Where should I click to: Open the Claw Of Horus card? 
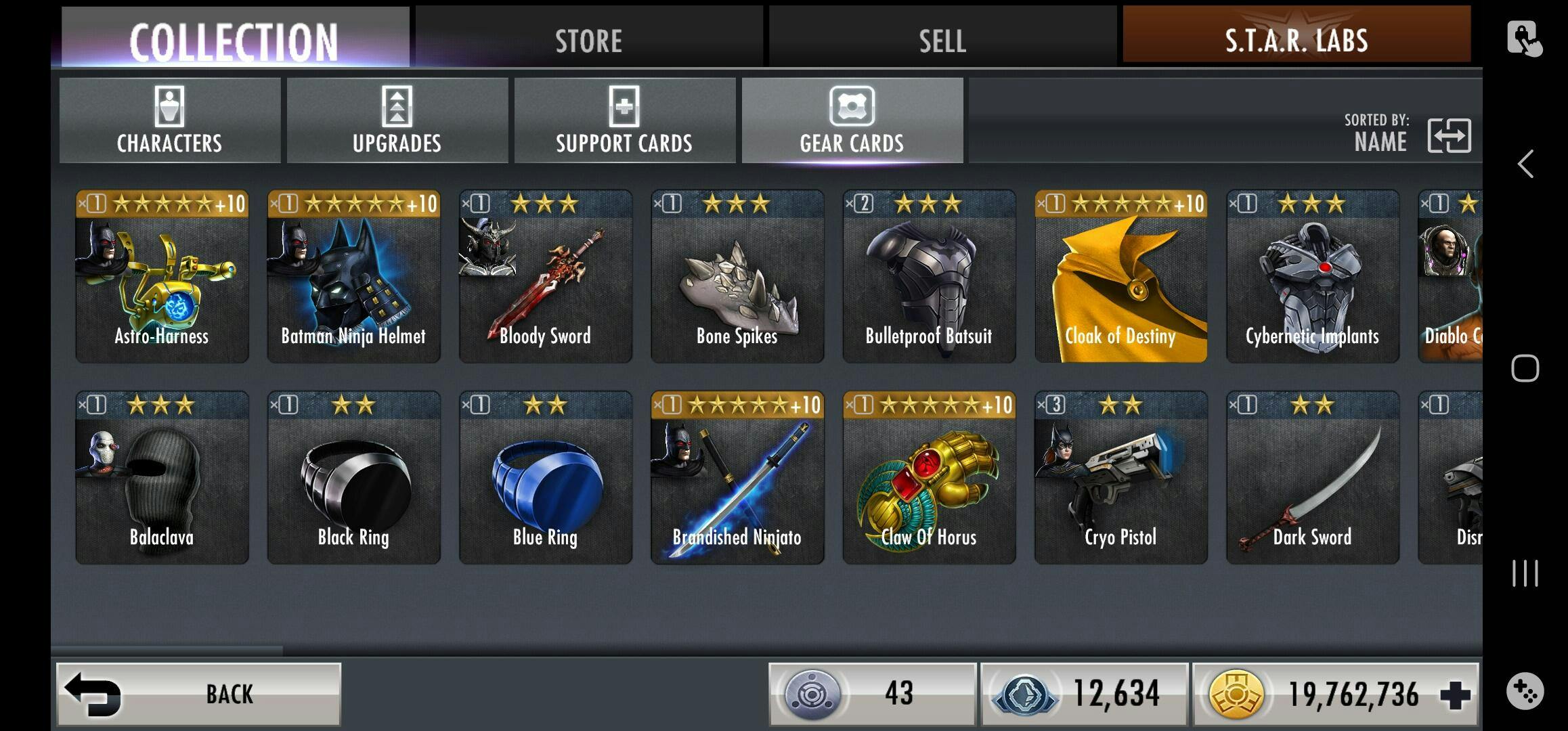click(929, 478)
